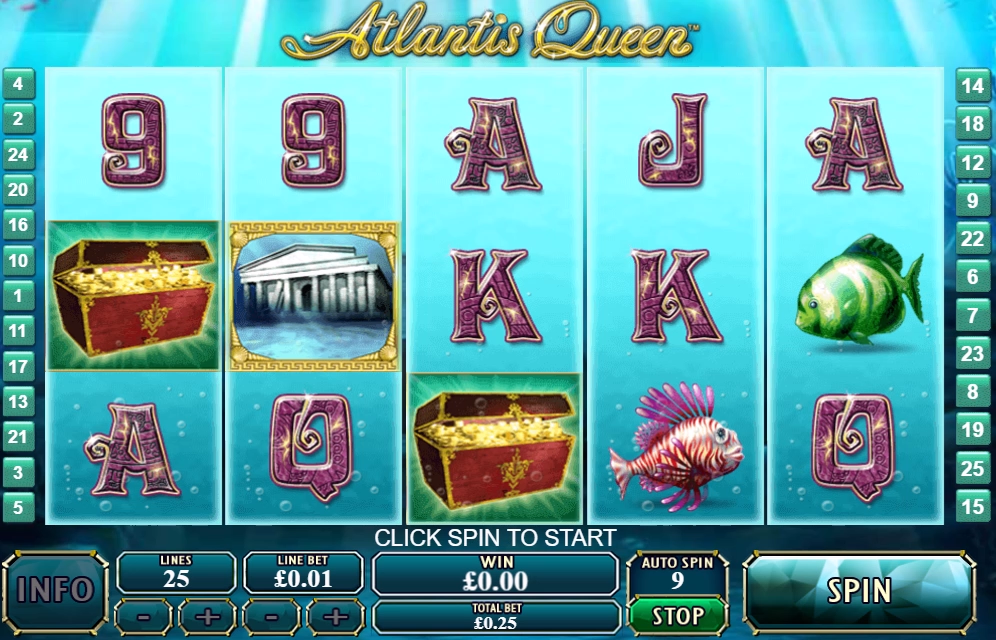The height and width of the screenshot is (640, 996).
Task: Select payline number 4
Action: tap(18, 84)
